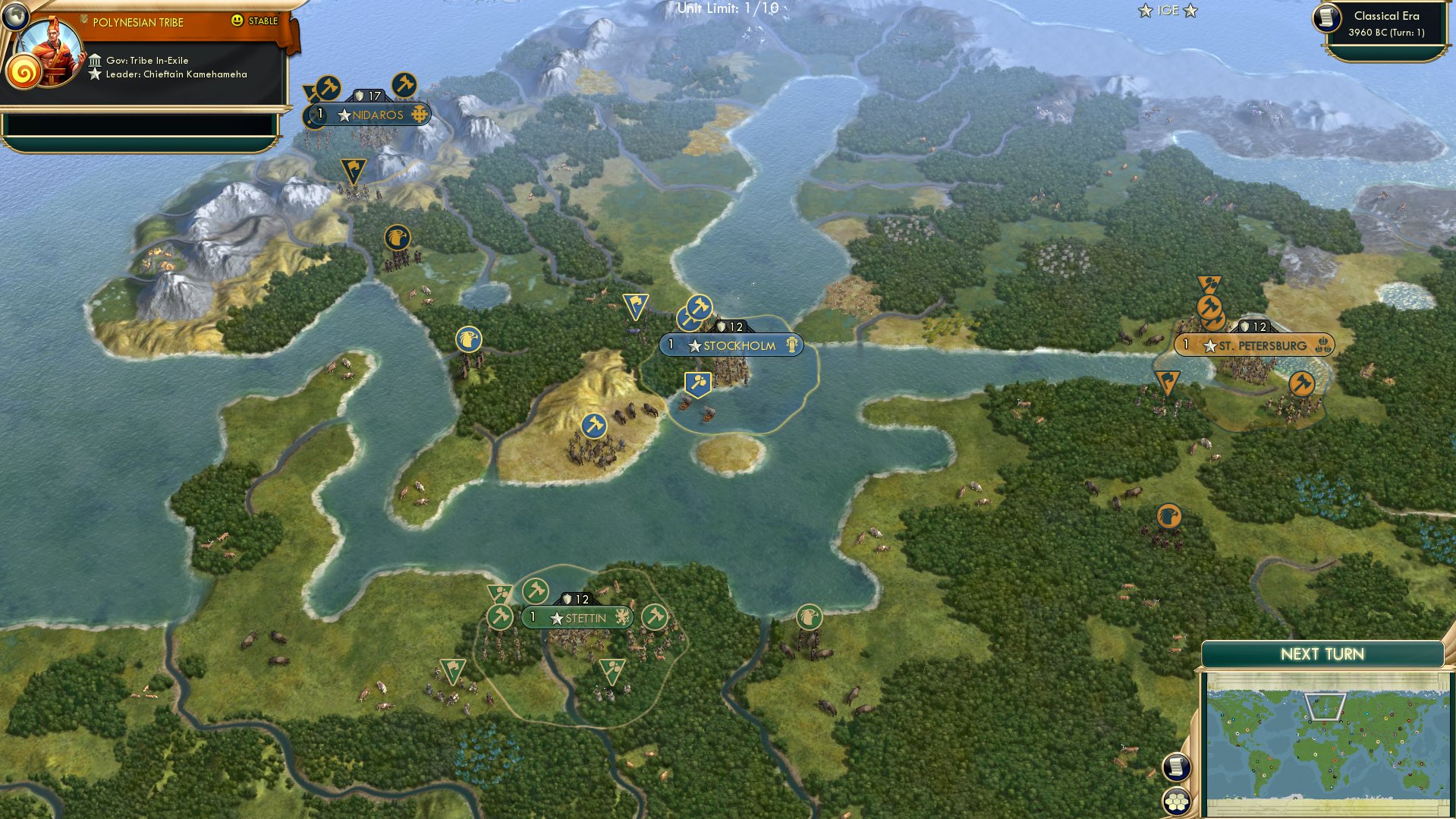1456x819 pixels.
Task: Toggle the blue flag marker above Stockholm
Action: click(x=637, y=304)
